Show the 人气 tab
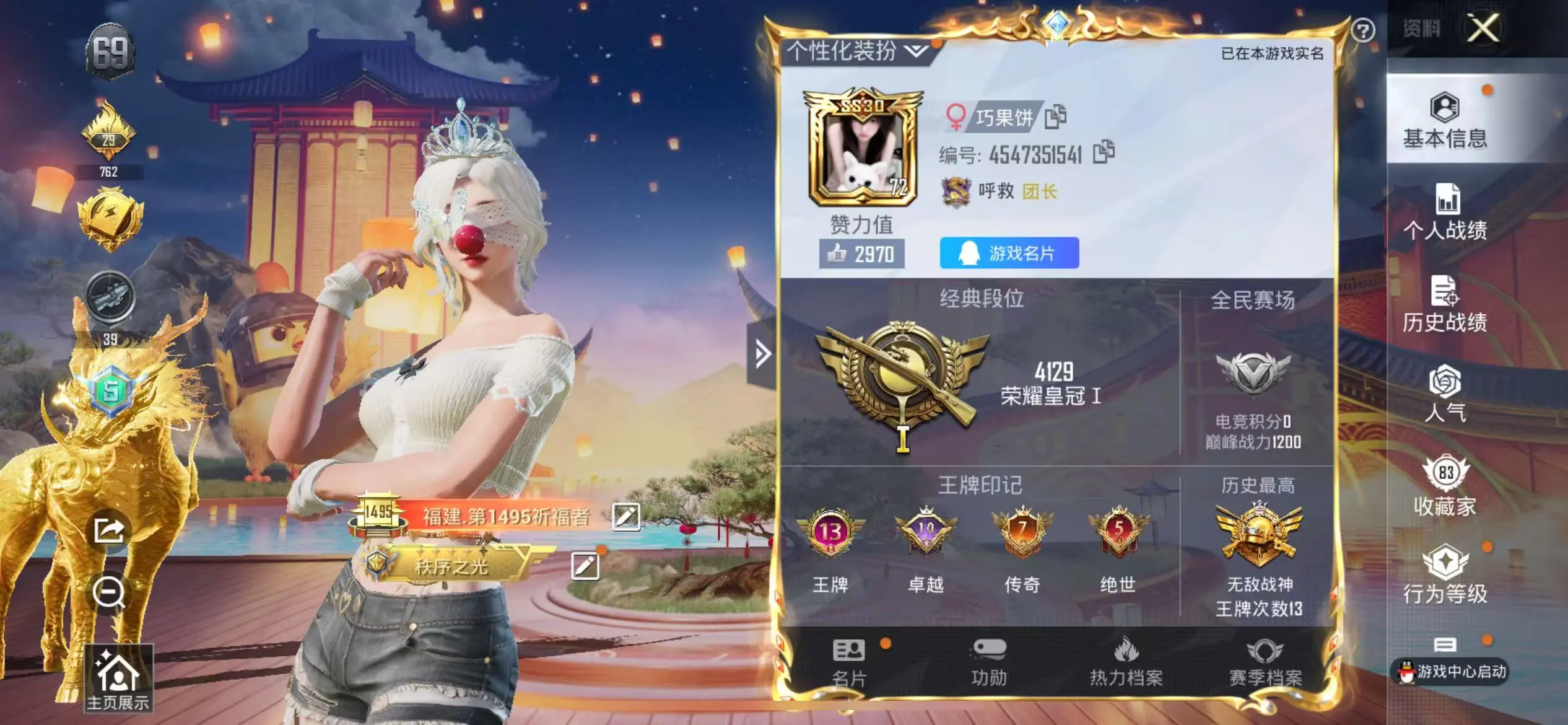The height and width of the screenshot is (725, 1568). pyautogui.click(x=1445, y=394)
